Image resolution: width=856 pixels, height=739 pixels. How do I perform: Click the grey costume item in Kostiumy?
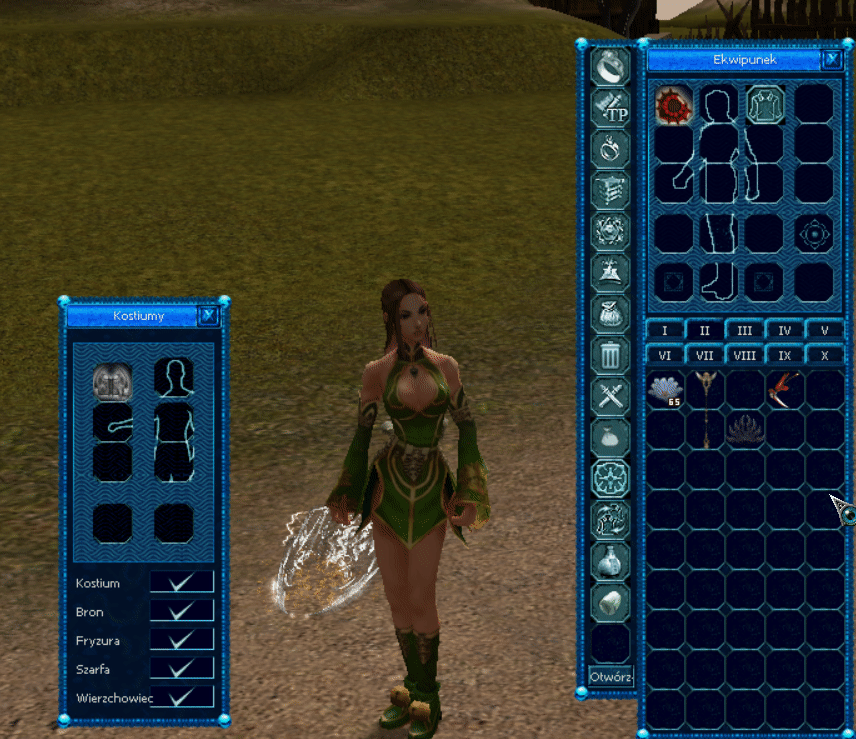point(113,380)
